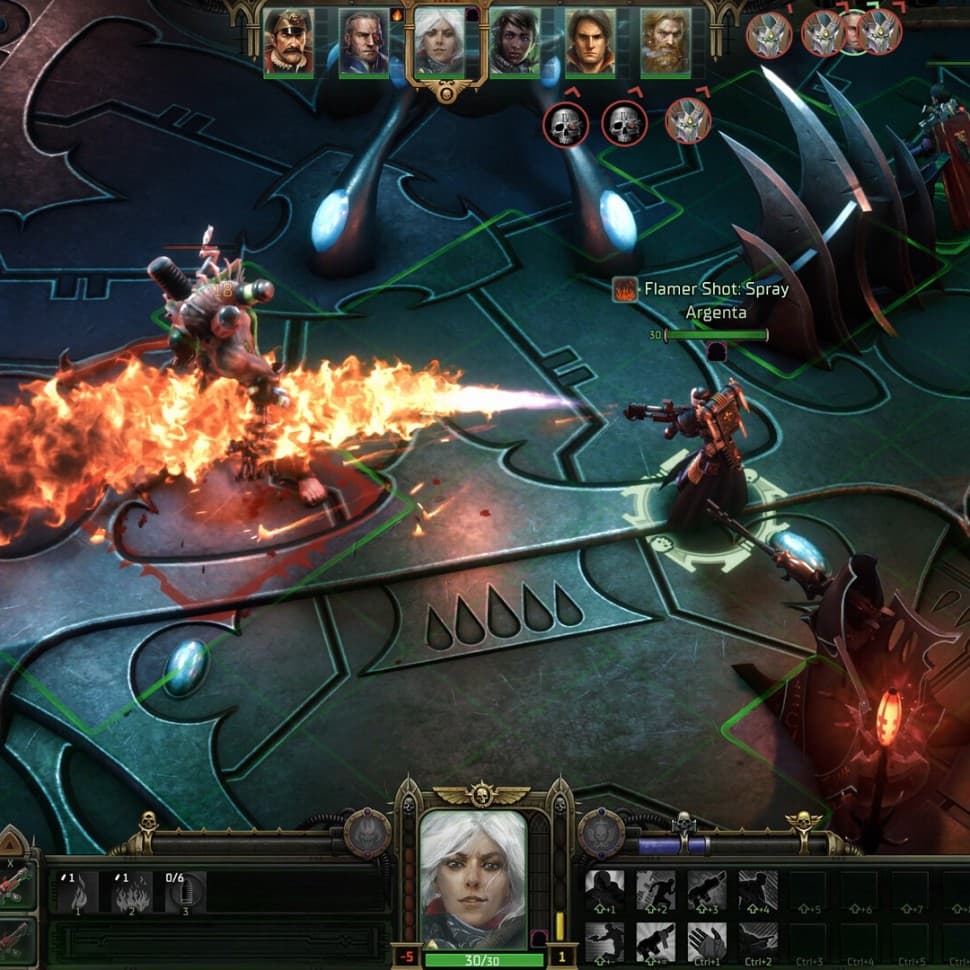The height and width of the screenshot is (970, 970).
Task: Use the ability bound to Ctrl+1
Action: (707, 942)
